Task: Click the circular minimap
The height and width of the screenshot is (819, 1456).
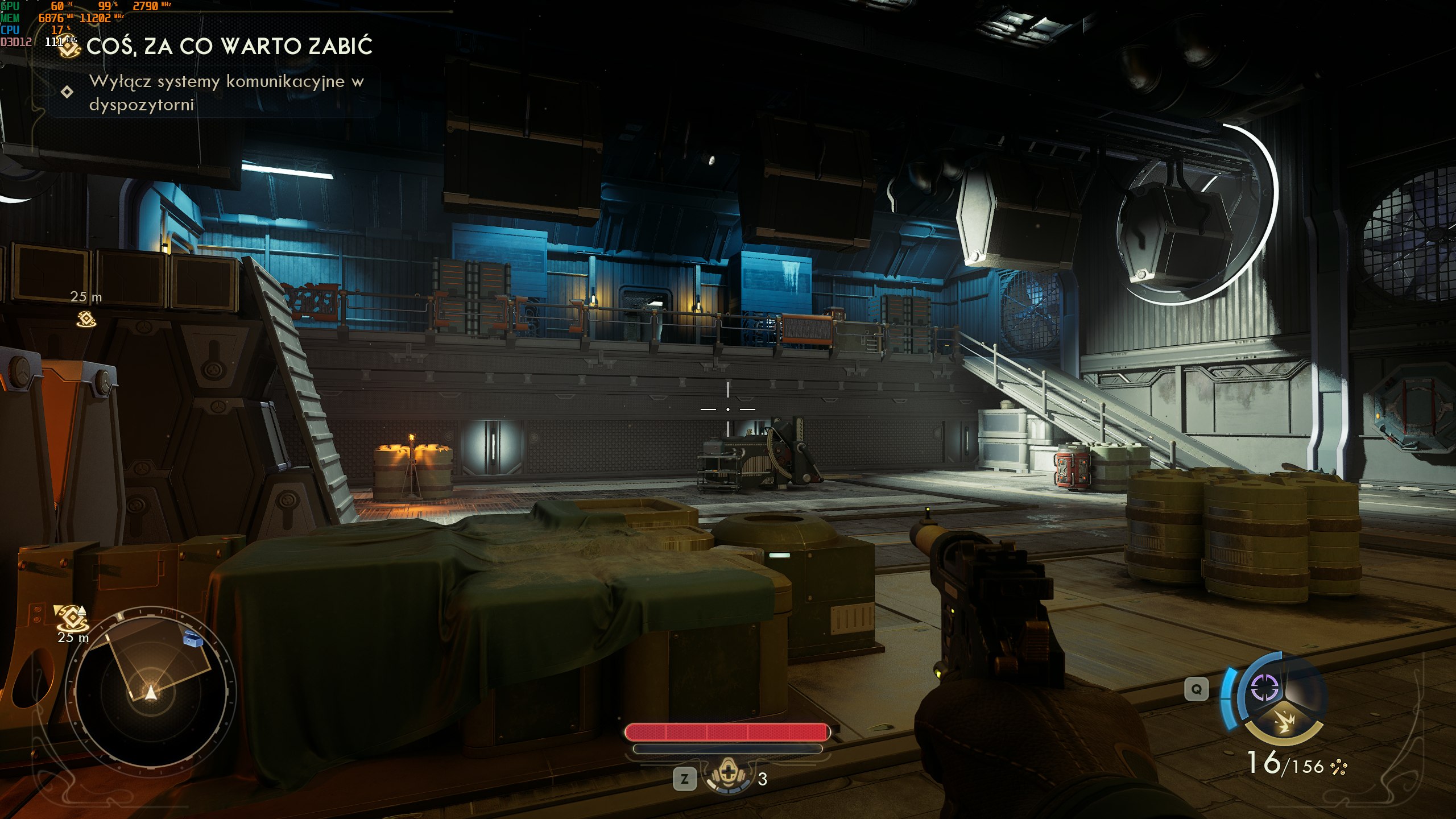Action: [x=150, y=688]
